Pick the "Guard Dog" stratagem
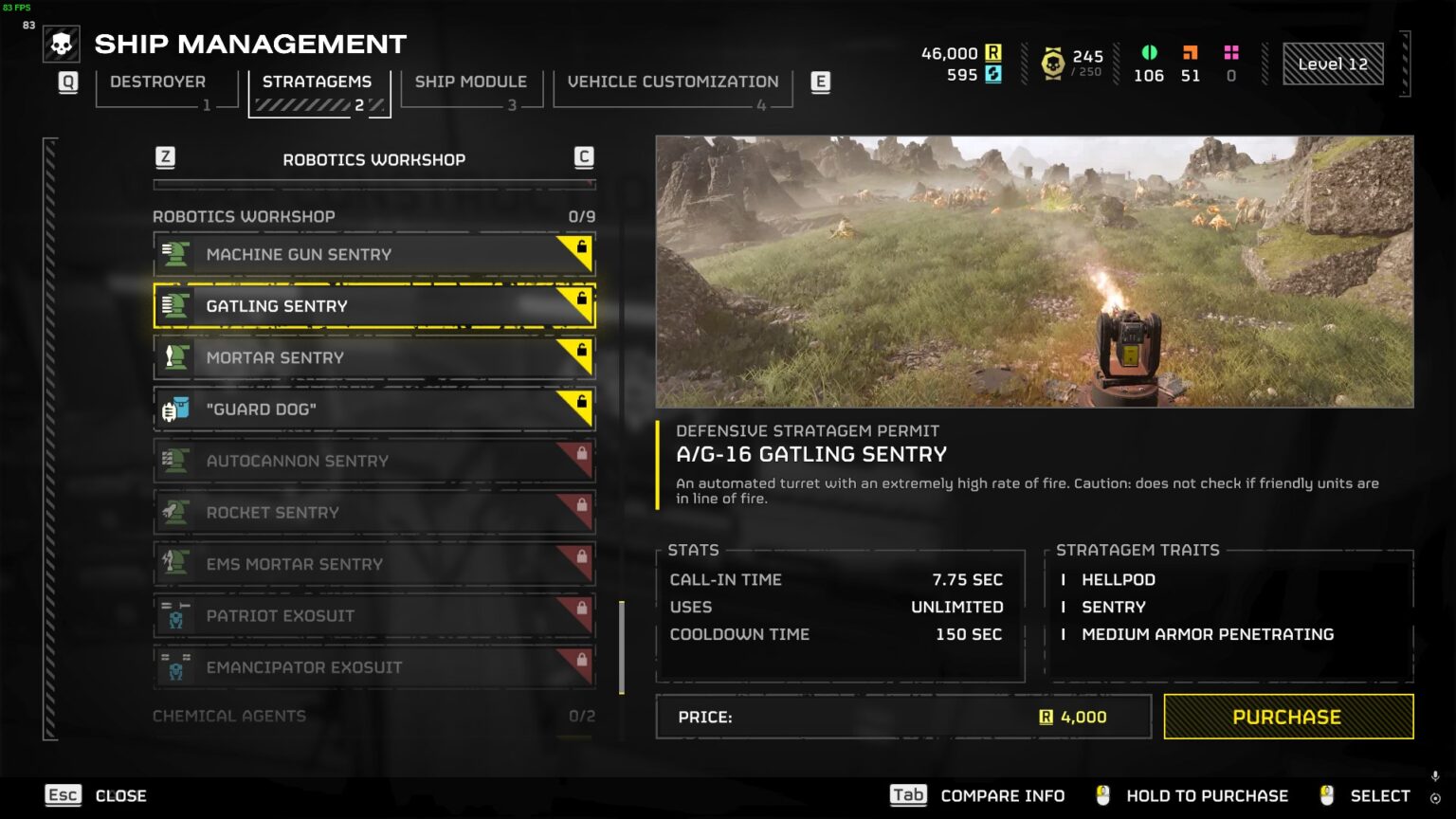The image size is (1456, 819). coord(373,409)
